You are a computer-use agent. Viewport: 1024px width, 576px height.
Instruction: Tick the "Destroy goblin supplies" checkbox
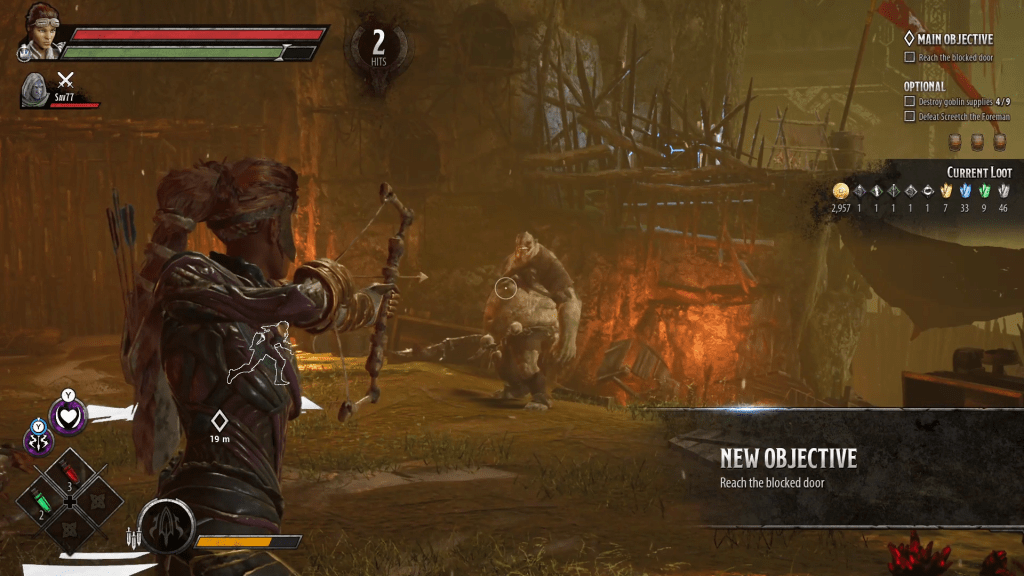coord(909,102)
